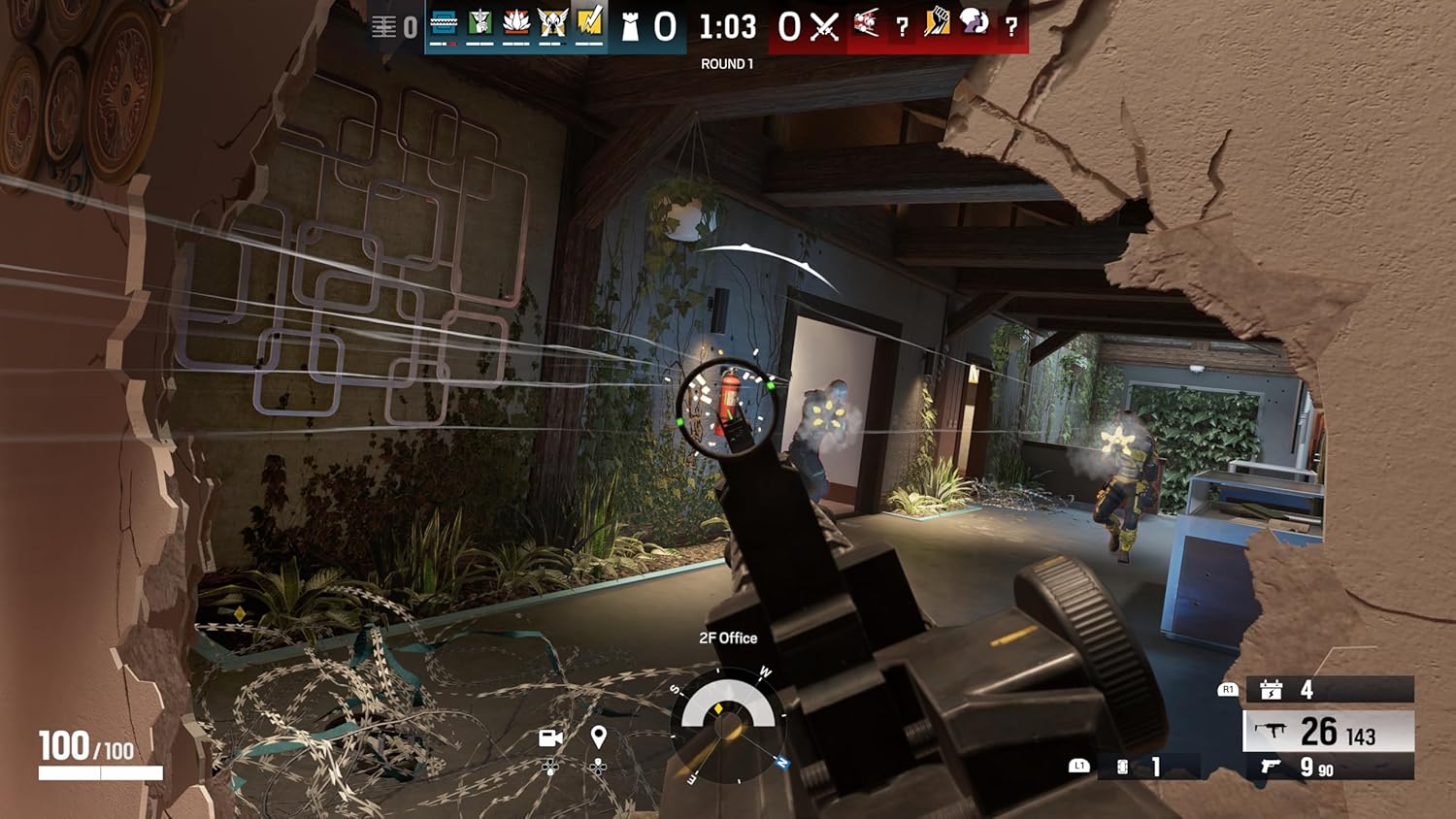The height and width of the screenshot is (819, 1456).
Task: Click the rightmost enemy question mark slot
Action: pyautogui.click(x=1010, y=26)
